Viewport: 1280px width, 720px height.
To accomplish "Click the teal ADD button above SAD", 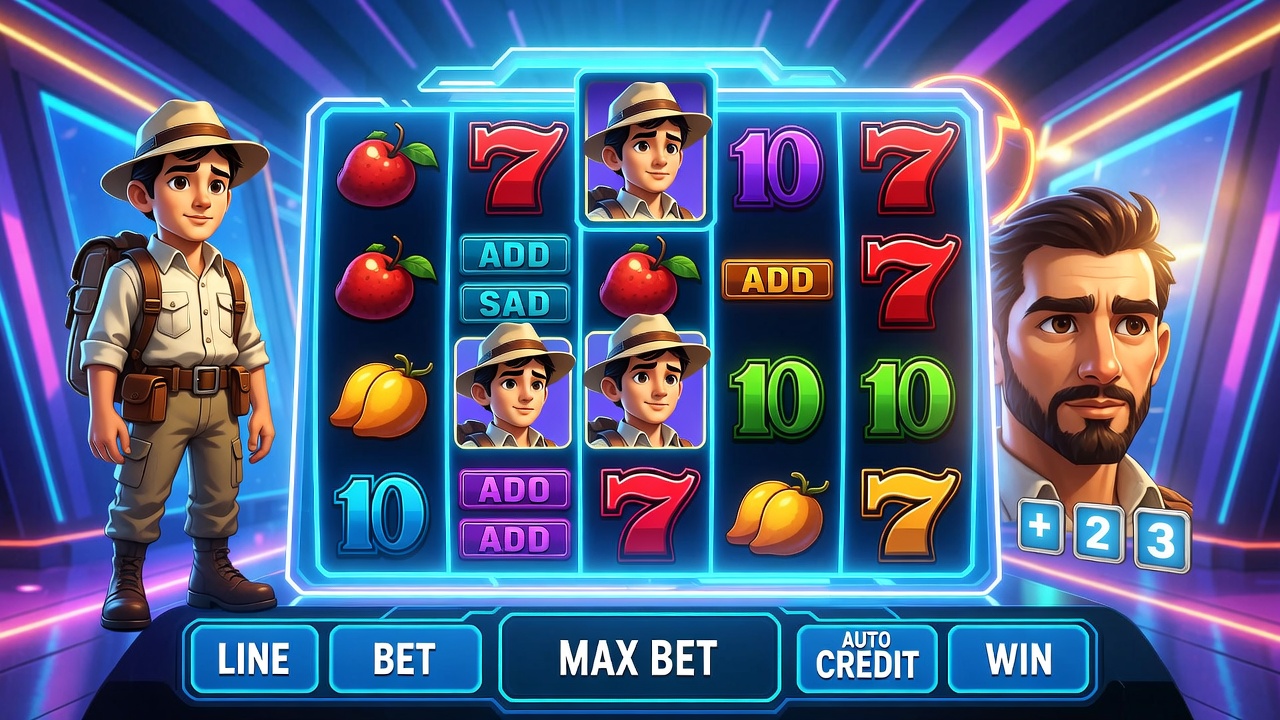I will 514,255.
